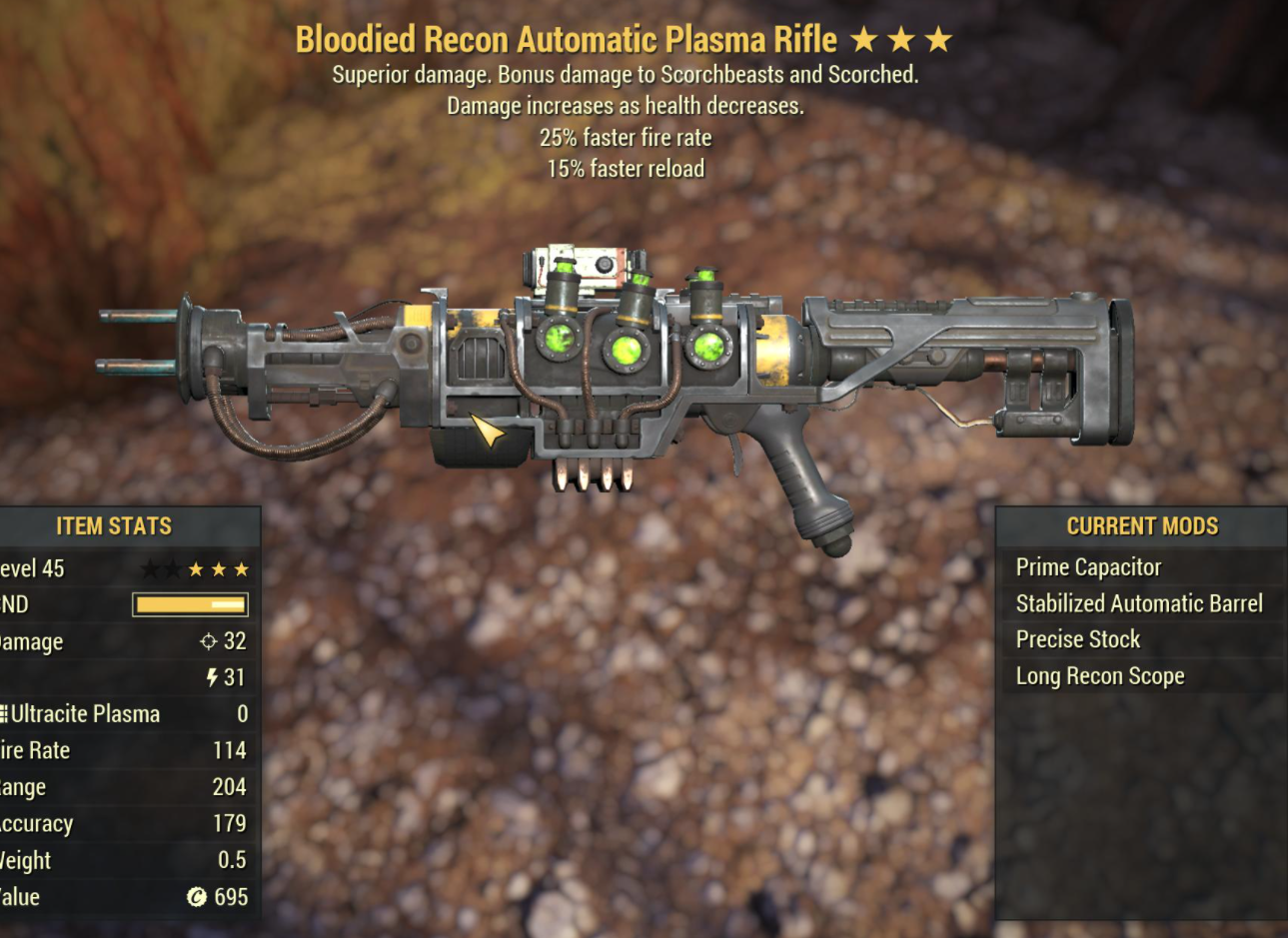Click the Fire Rate stat row
Viewport: 1288px width, 938px height.
click(120, 750)
